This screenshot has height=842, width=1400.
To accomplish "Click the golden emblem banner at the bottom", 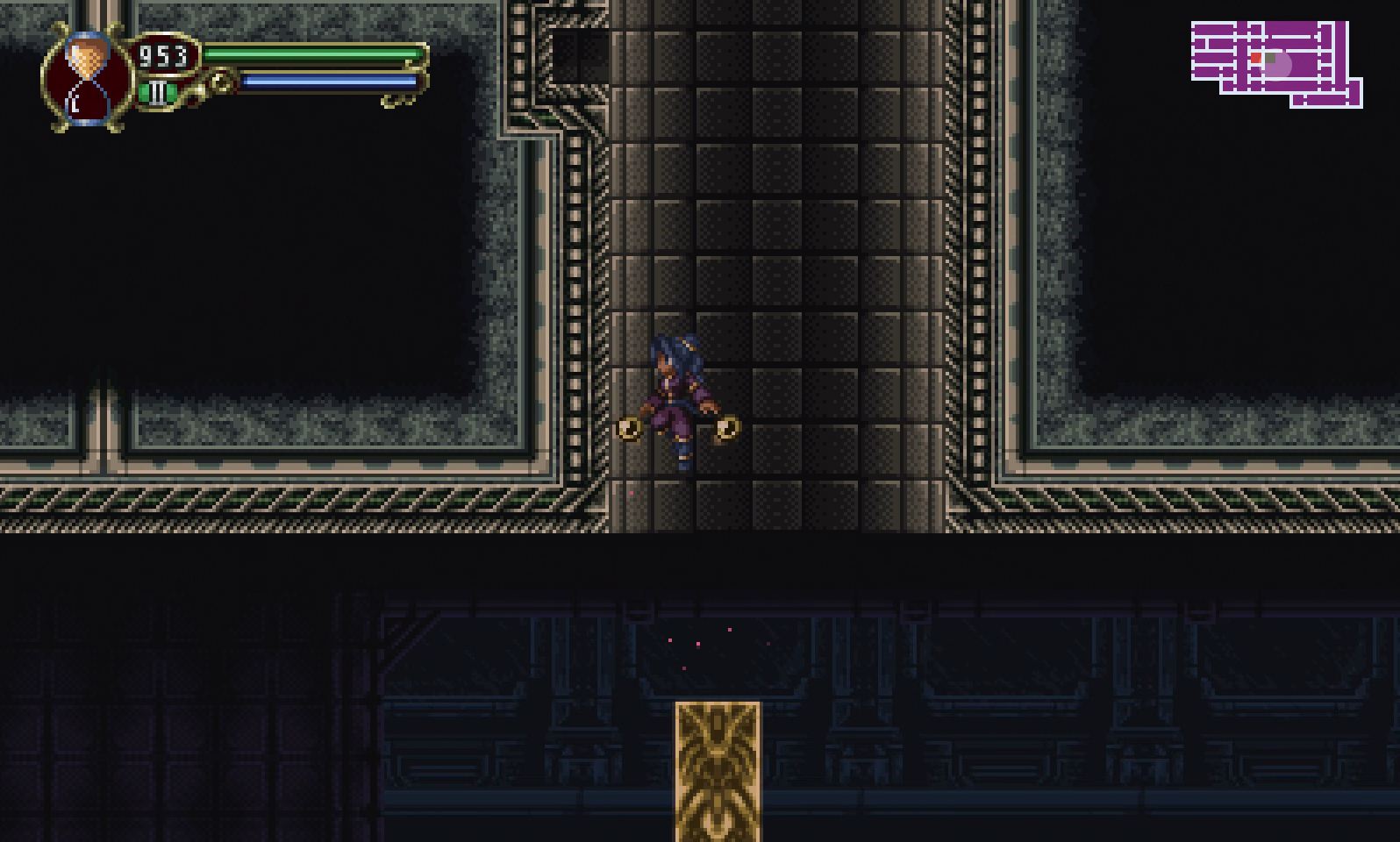I will pyautogui.click(x=718, y=770).
